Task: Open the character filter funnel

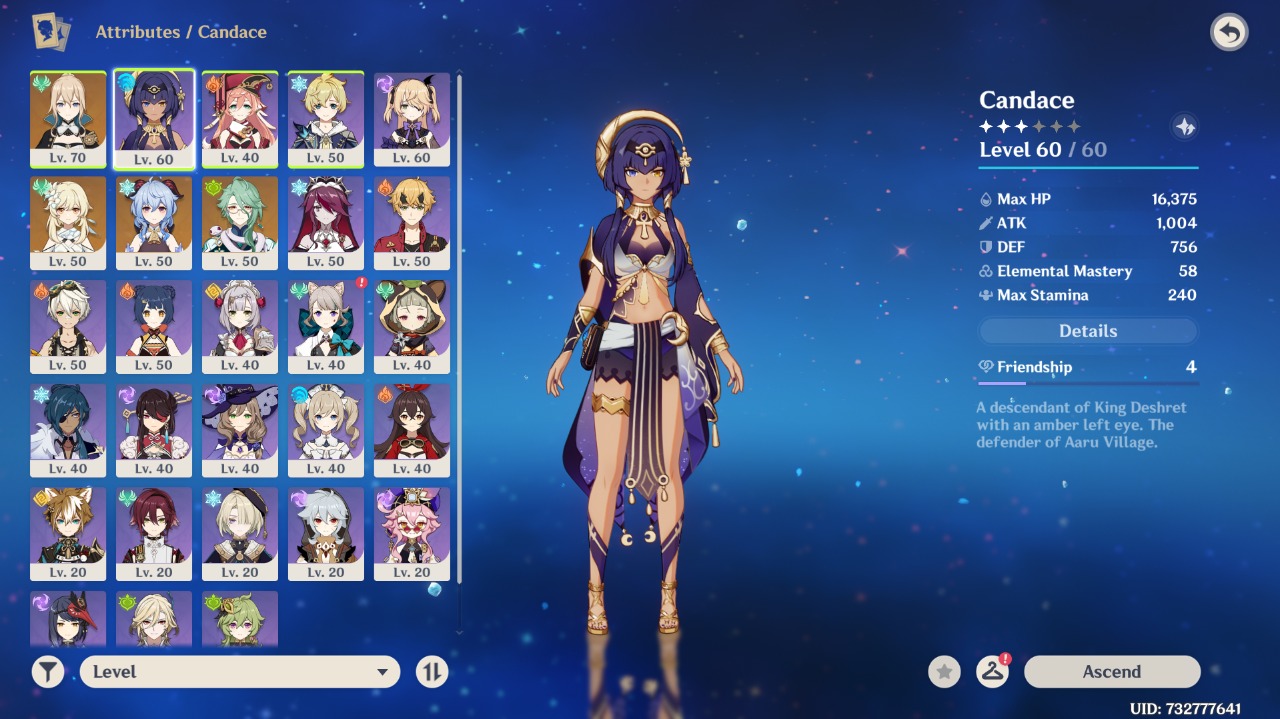Action: pyautogui.click(x=48, y=672)
